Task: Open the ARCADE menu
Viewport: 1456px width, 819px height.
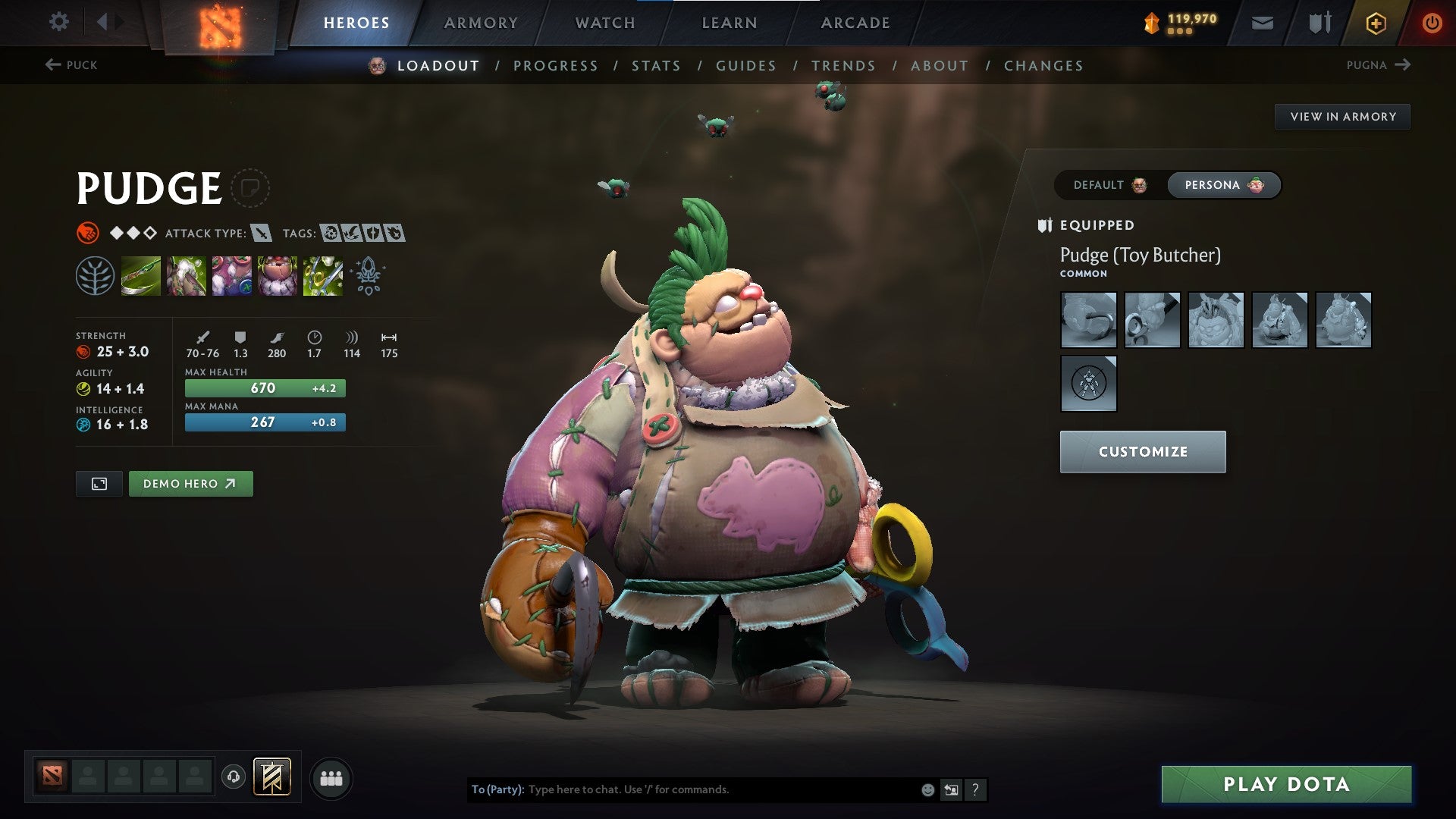Action: pos(855,22)
